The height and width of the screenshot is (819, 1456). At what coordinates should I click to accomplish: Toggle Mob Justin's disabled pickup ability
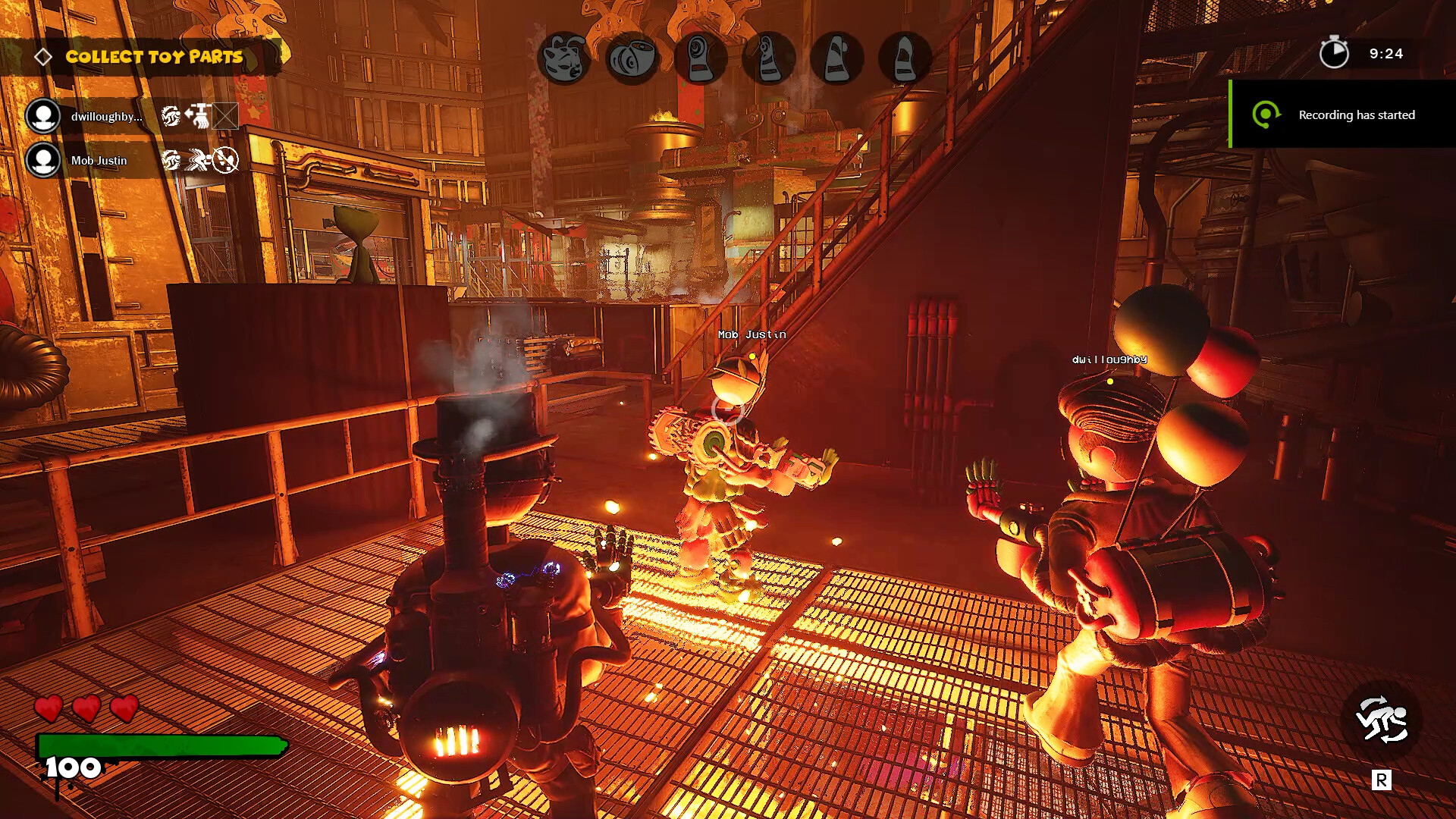(x=225, y=161)
